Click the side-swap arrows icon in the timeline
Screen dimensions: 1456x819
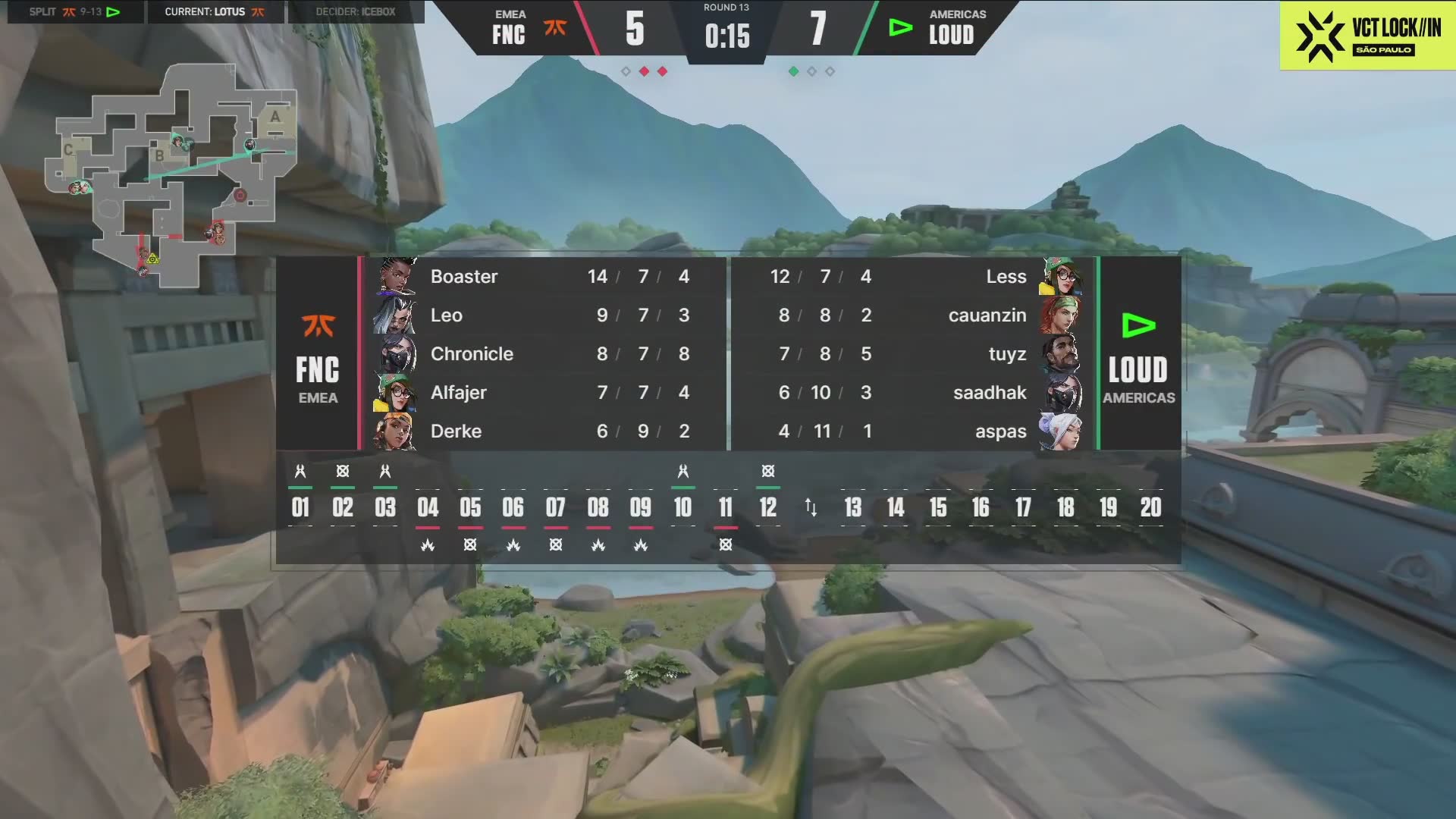[811, 507]
